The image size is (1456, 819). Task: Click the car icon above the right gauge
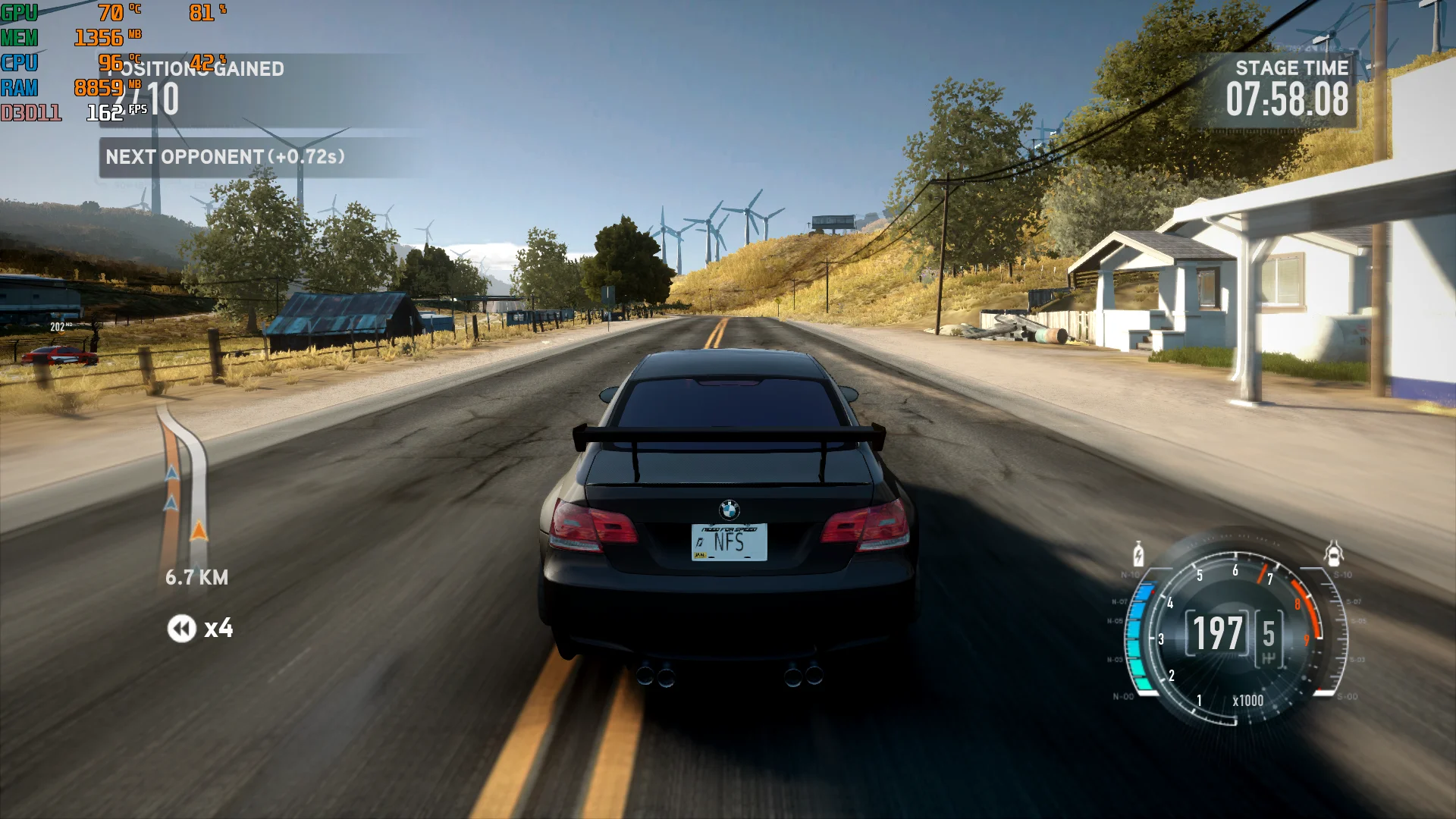[1334, 554]
